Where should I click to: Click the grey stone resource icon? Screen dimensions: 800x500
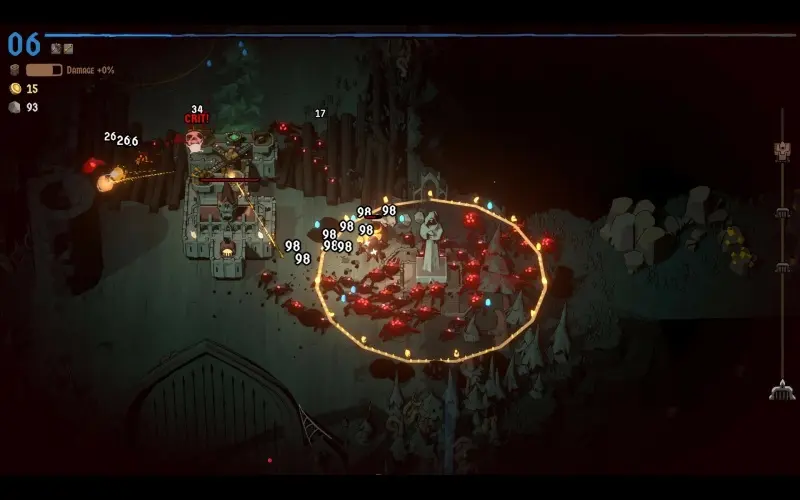click(x=15, y=107)
